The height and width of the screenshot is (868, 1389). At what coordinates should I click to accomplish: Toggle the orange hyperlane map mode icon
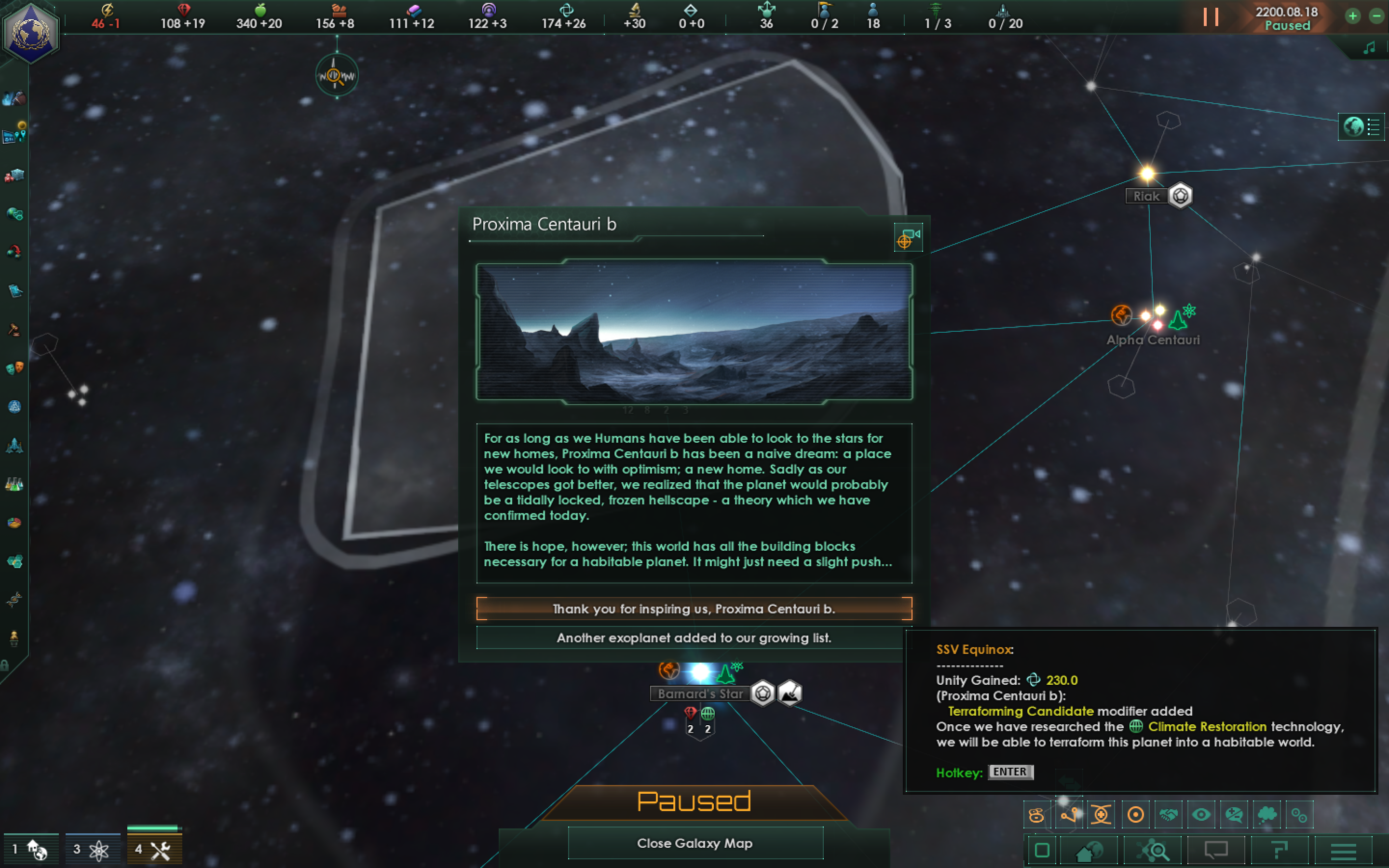coord(1069,814)
